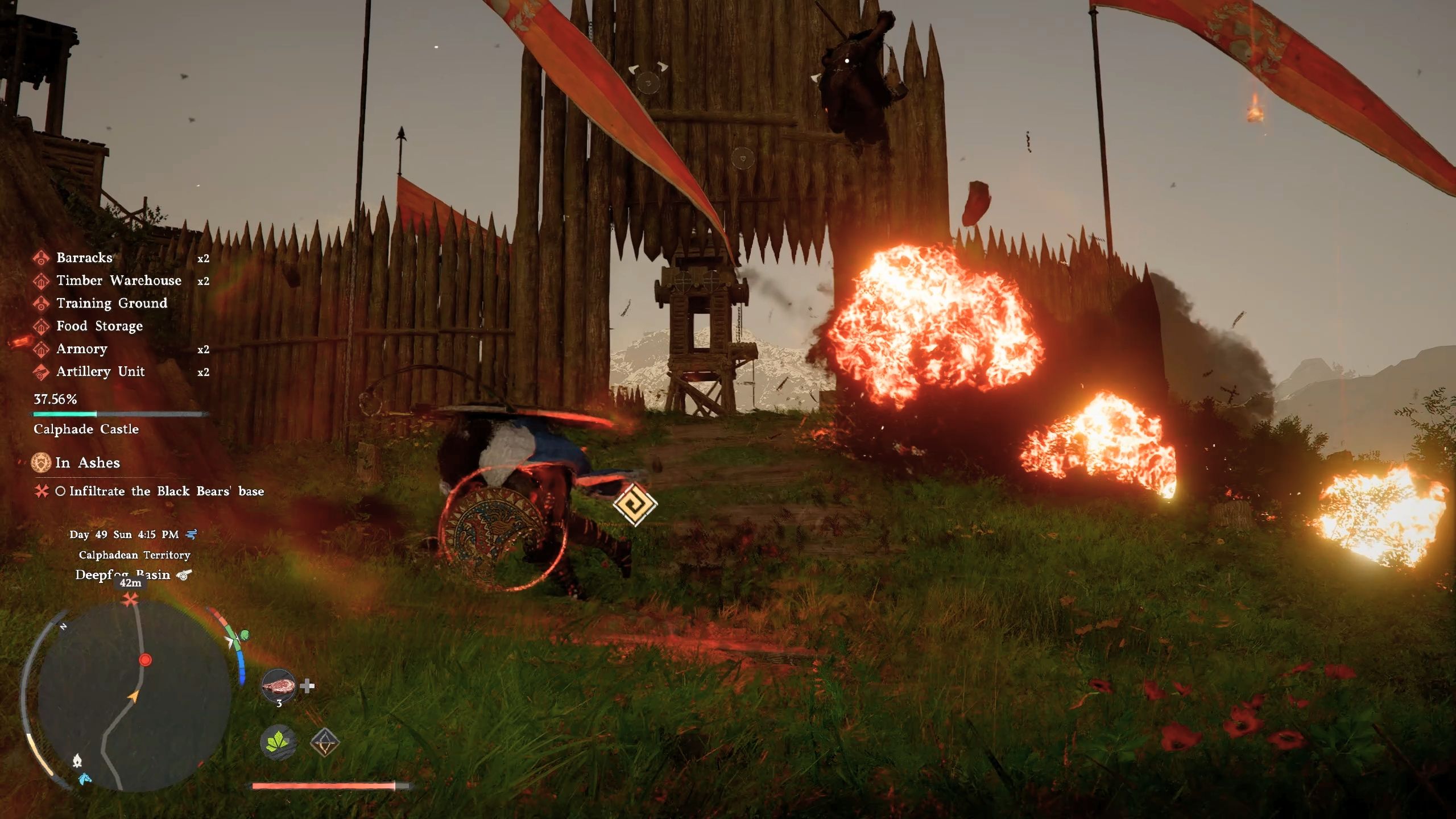Viewport: 1456px width, 819px height.
Task: Activate the diamond-shaped skill icon
Action: [325, 742]
